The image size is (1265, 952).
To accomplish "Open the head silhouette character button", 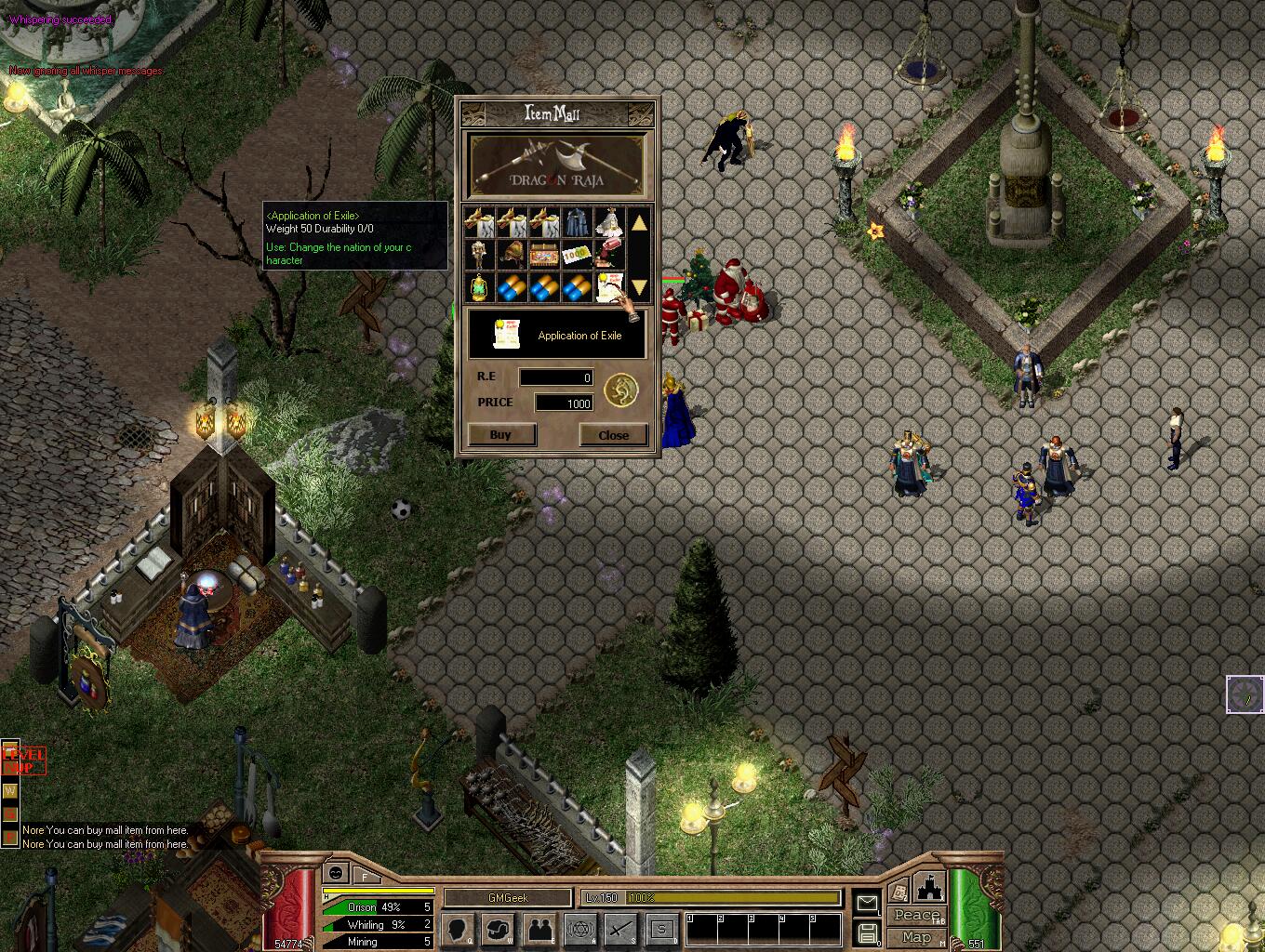I will [458, 929].
